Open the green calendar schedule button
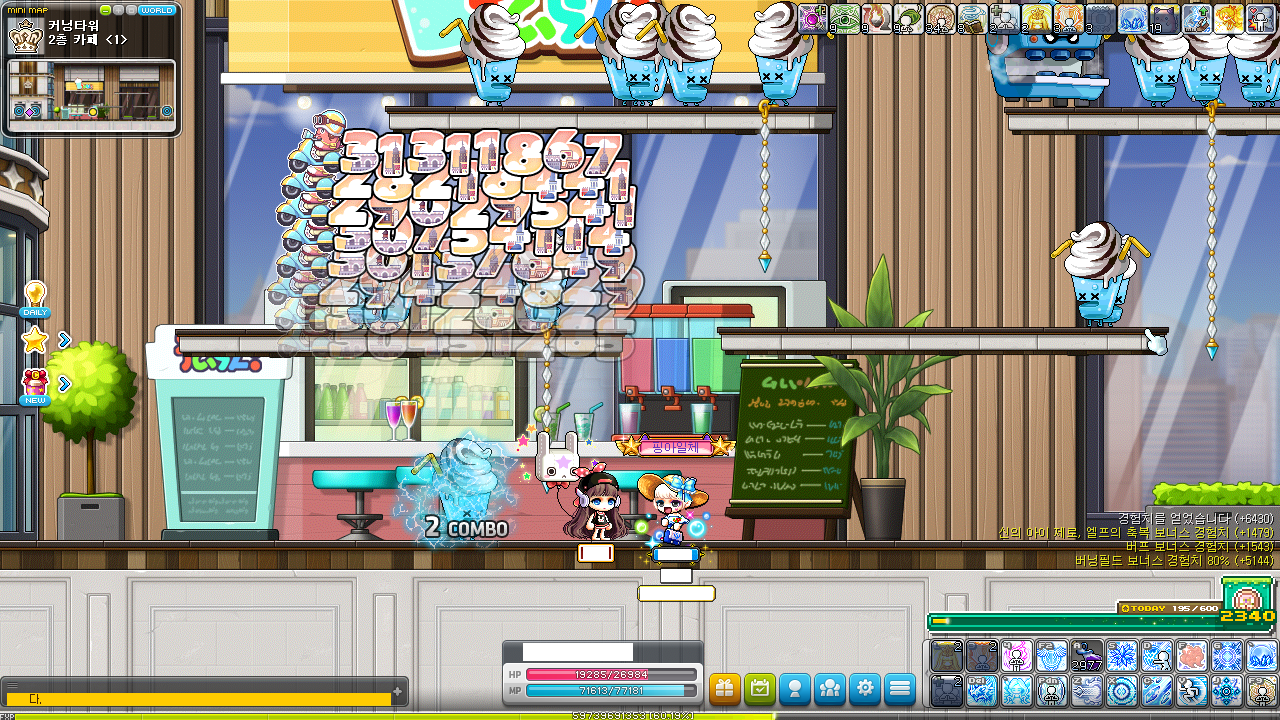Screen dimensions: 1280x720 point(760,689)
